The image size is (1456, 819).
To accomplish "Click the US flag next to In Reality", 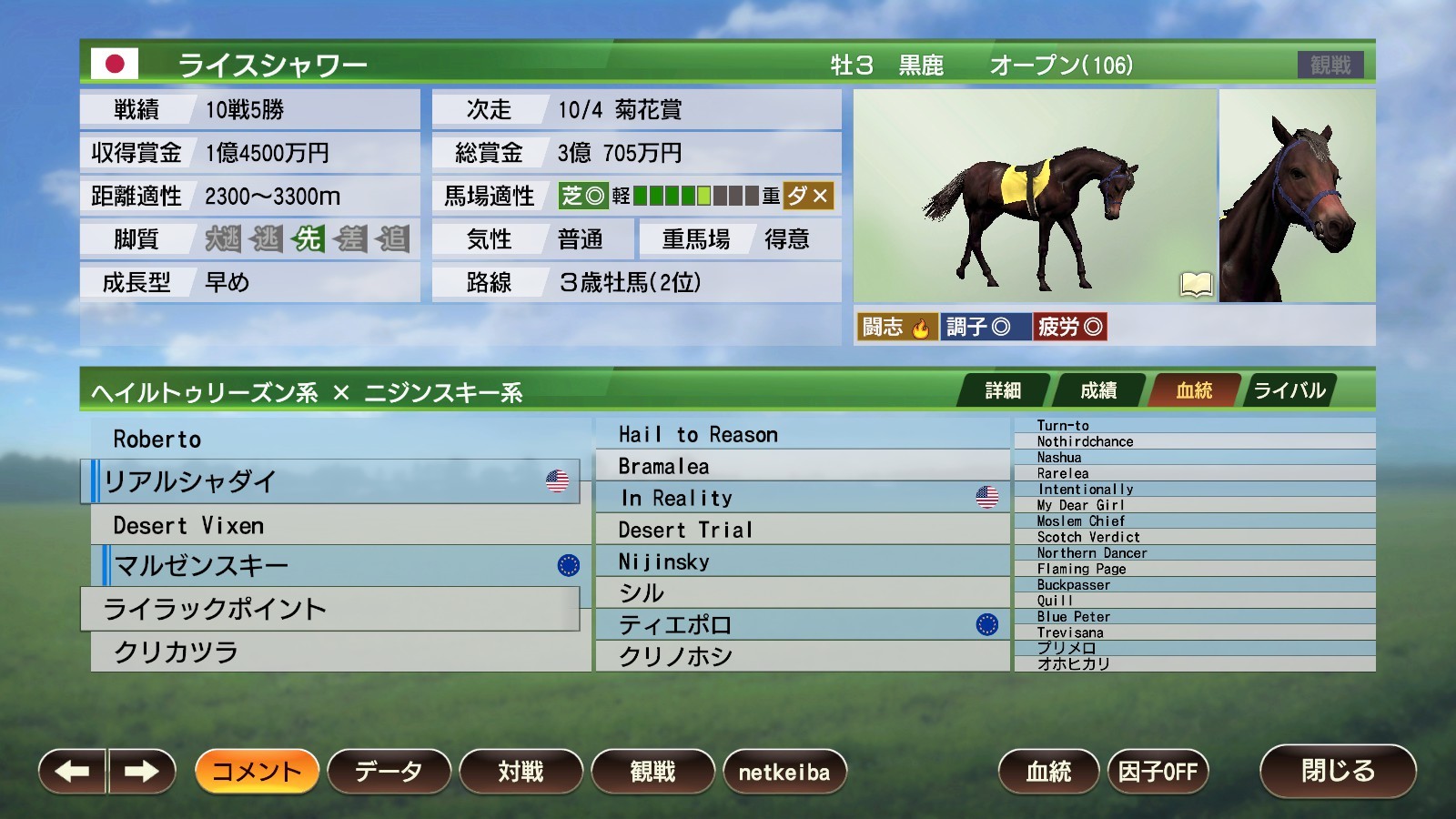I will click(x=986, y=497).
